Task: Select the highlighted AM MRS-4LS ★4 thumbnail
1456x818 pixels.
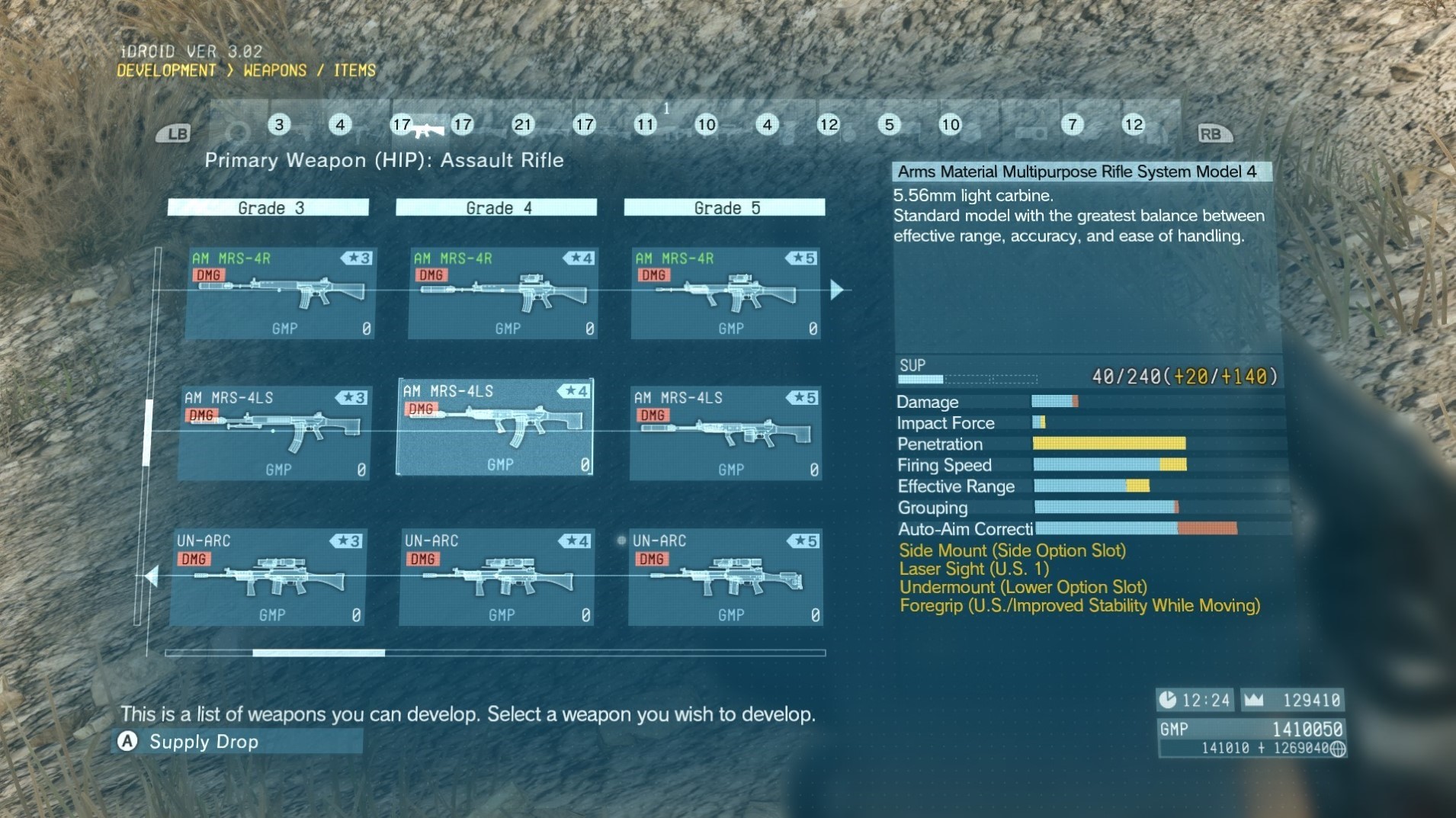Action: point(495,427)
